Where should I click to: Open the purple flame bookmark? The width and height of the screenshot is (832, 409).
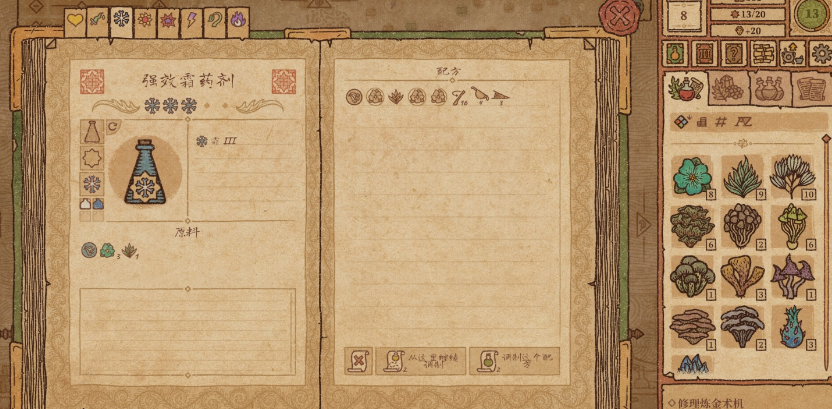pyautogui.click(x=237, y=20)
